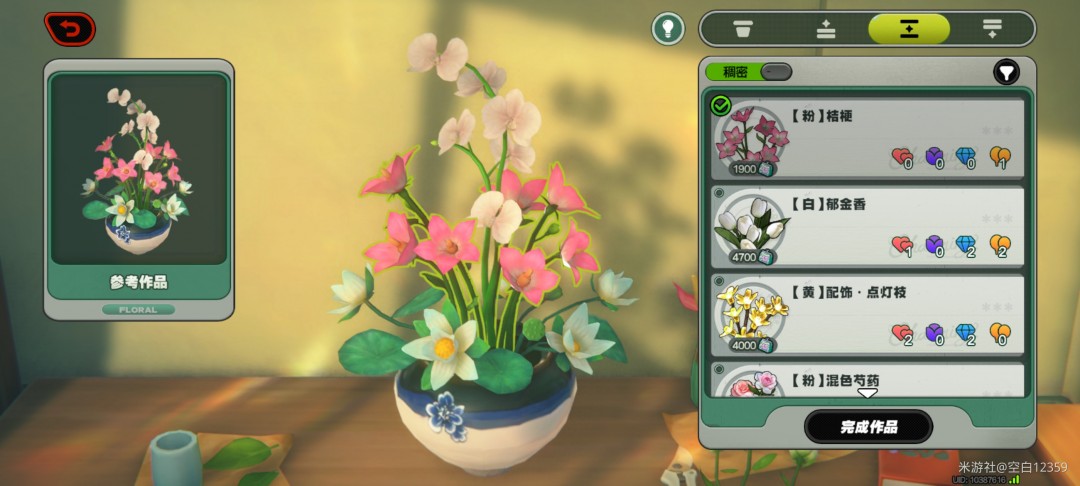Screen dimensions: 1080x486
Task: Expand the list with the white down arrow
Action: pyautogui.click(x=867, y=393)
